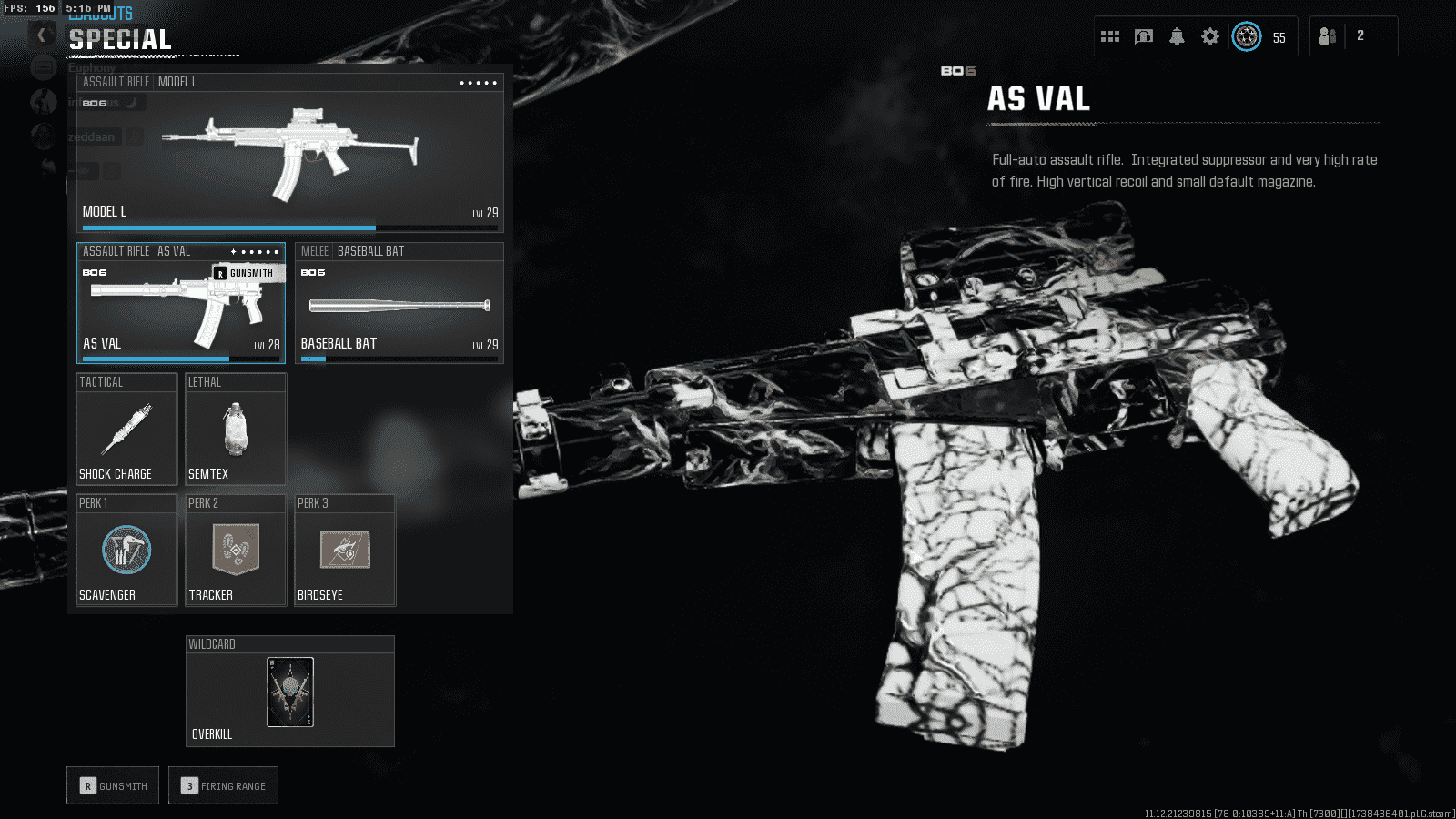Viewport: 1456px width, 819px height.
Task: Enter the Firing Range
Action: 223,785
